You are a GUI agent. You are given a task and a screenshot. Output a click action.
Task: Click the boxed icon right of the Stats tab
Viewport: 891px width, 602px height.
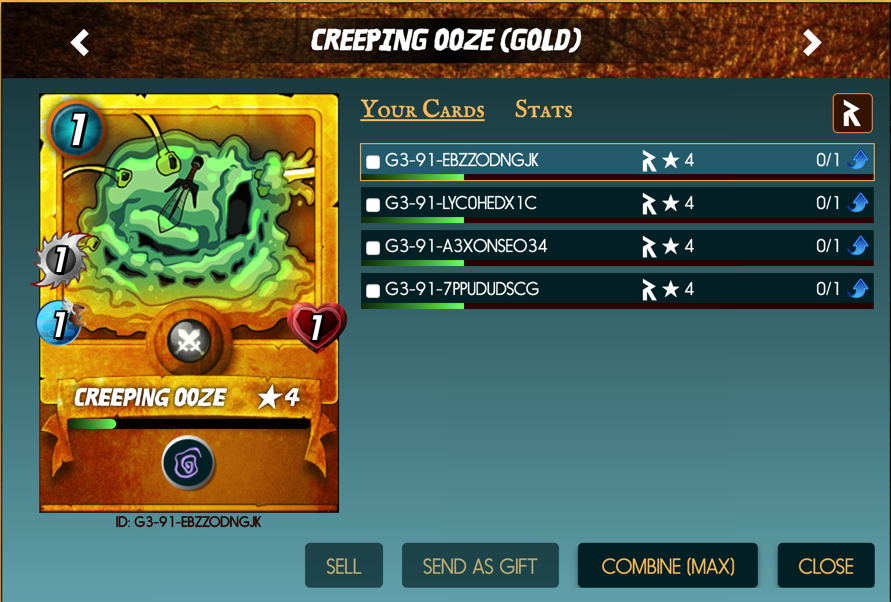point(852,114)
